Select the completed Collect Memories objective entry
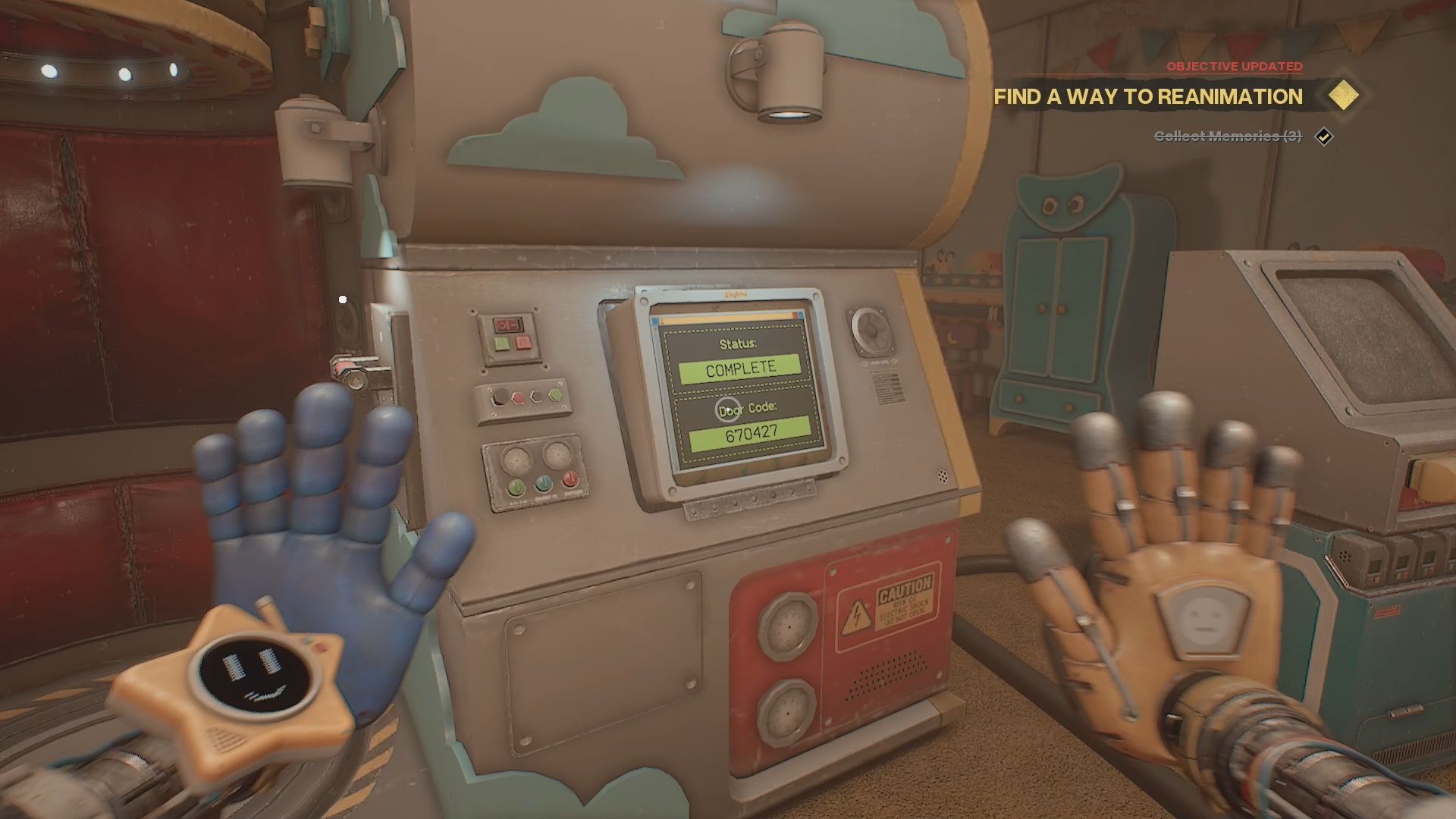Image resolution: width=1456 pixels, height=819 pixels. (x=1227, y=136)
